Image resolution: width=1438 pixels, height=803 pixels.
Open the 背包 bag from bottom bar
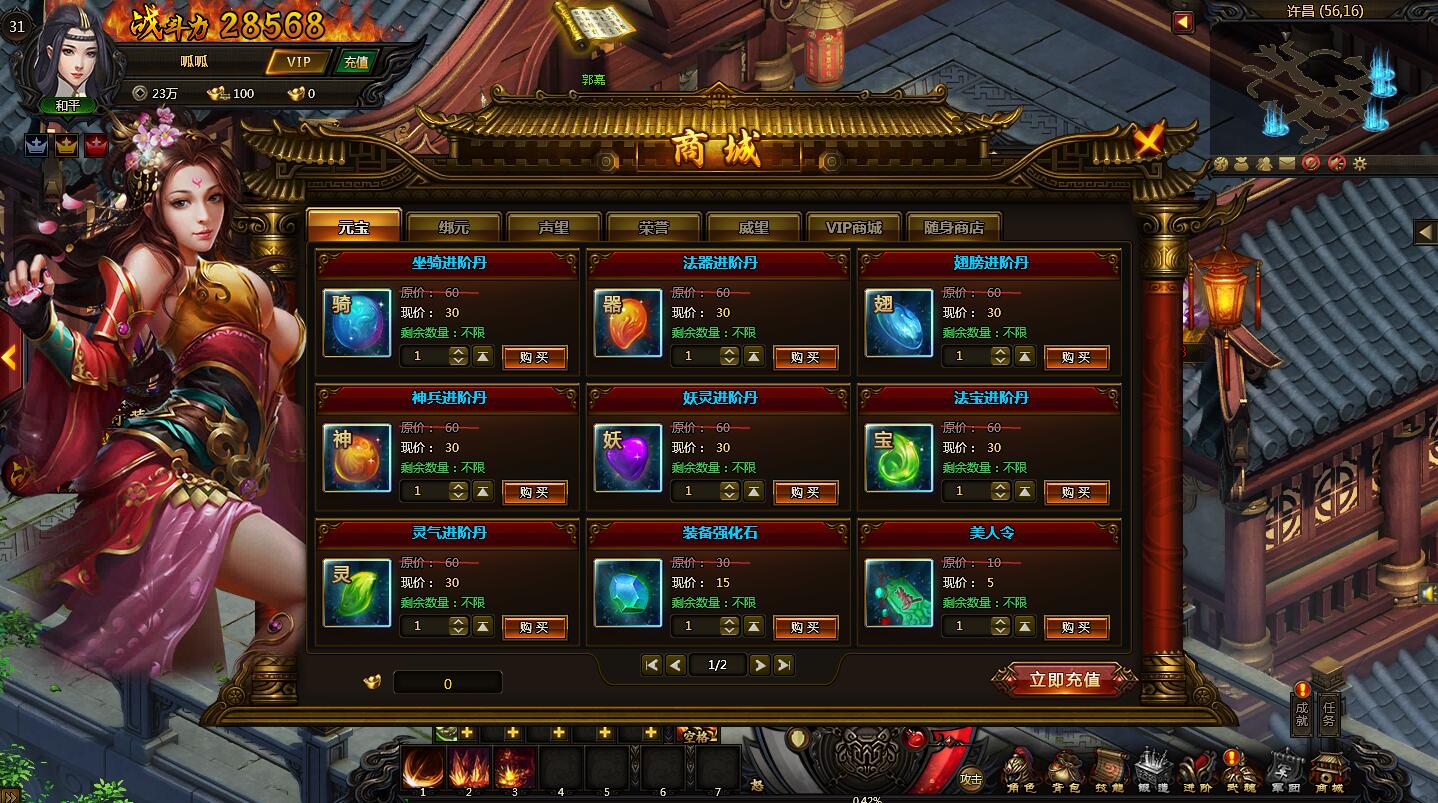click(x=1063, y=771)
